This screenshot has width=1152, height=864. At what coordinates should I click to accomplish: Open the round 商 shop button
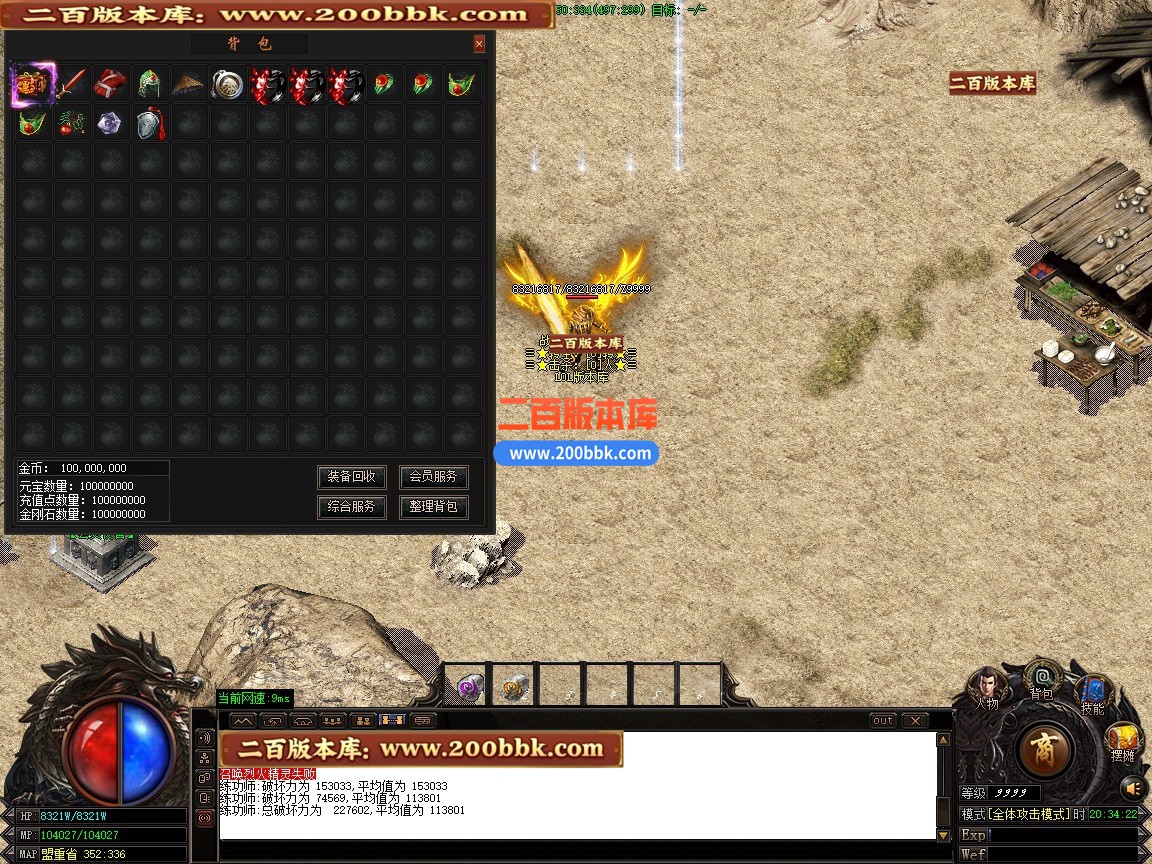pos(1045,750)
